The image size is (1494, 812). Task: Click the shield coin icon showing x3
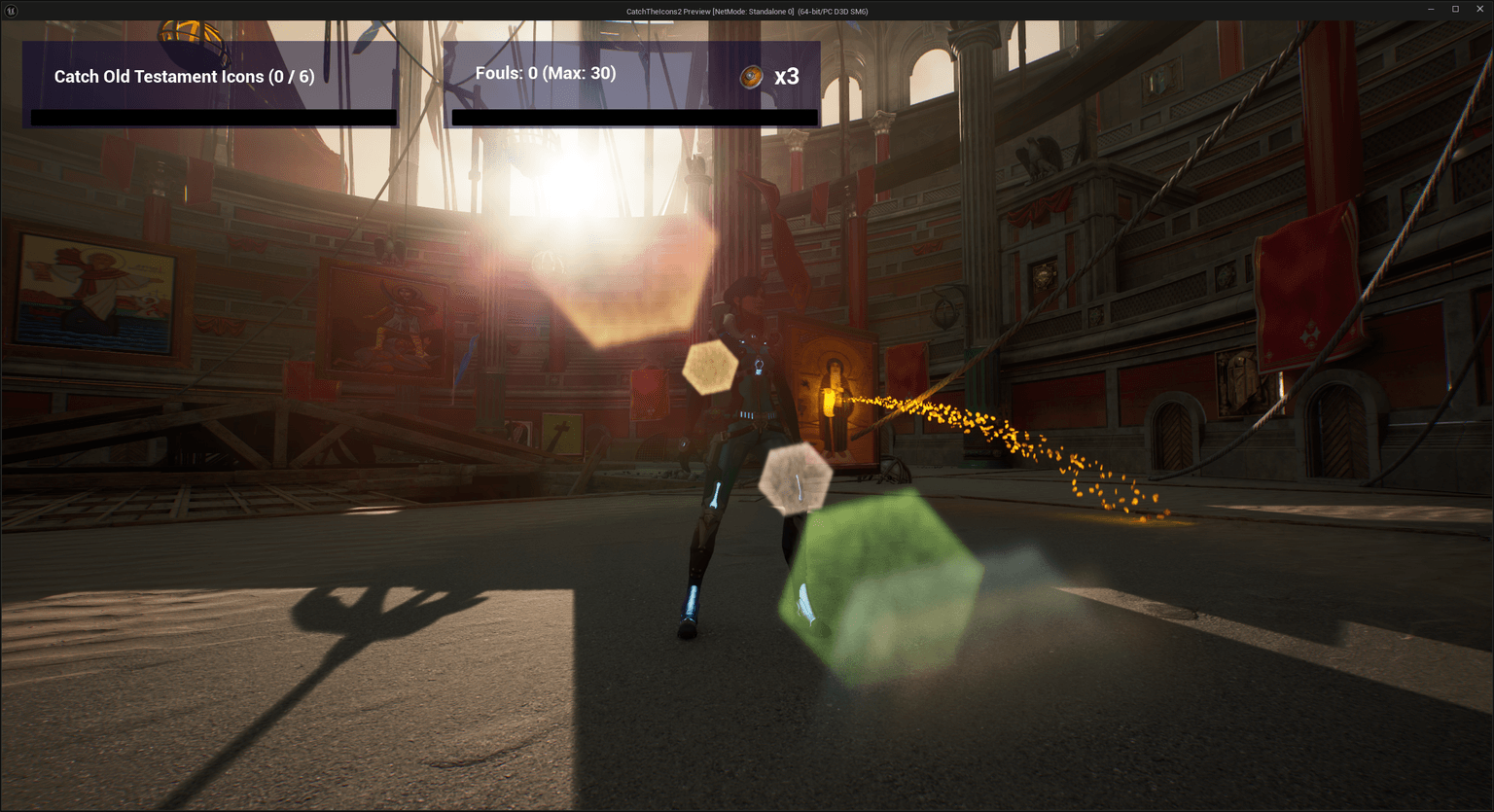tap(750, 77)
